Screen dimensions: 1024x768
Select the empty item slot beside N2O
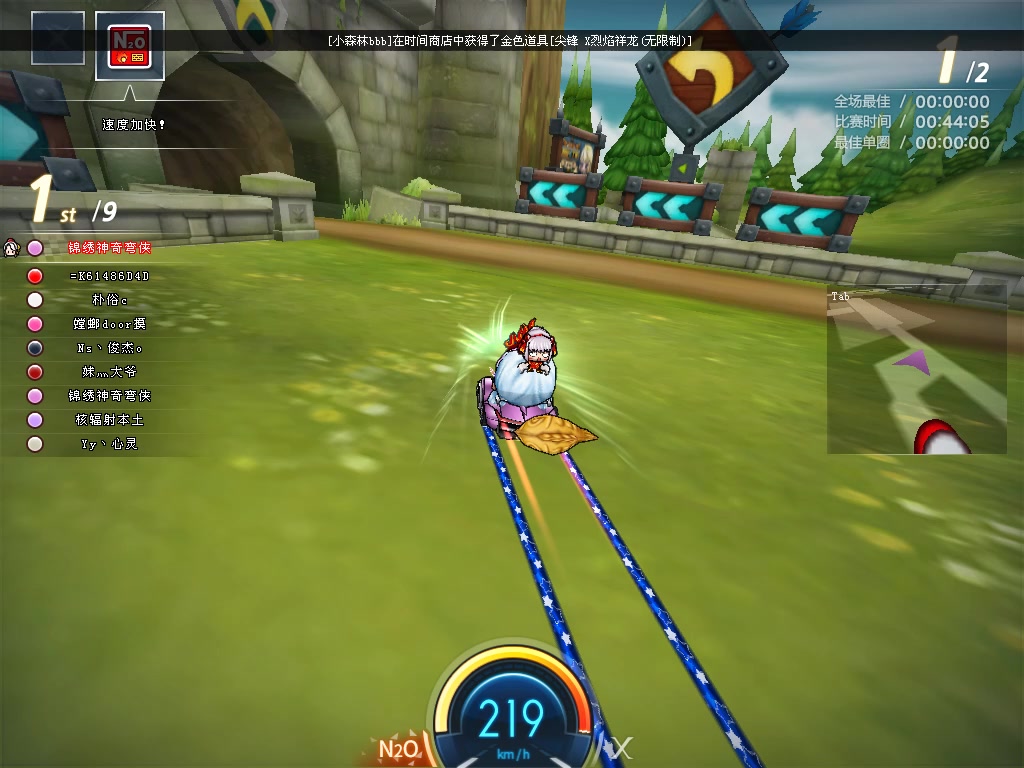pyautogui.click(x=58, y=39)
